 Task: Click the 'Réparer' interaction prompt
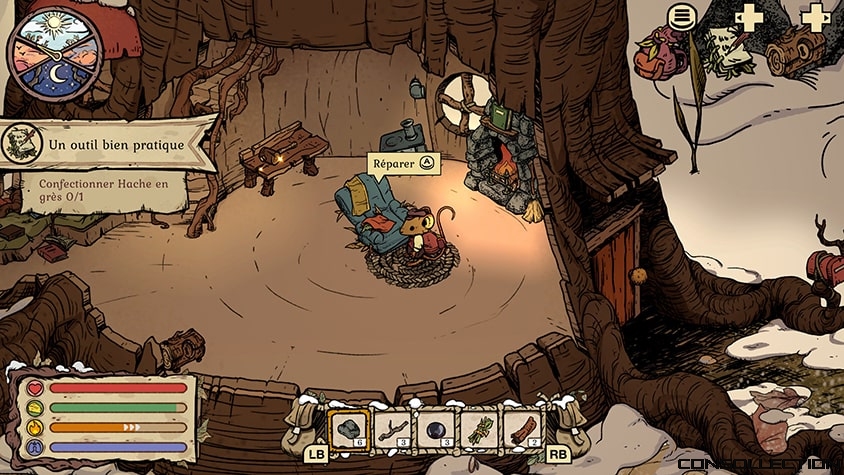tap(404, 163)
